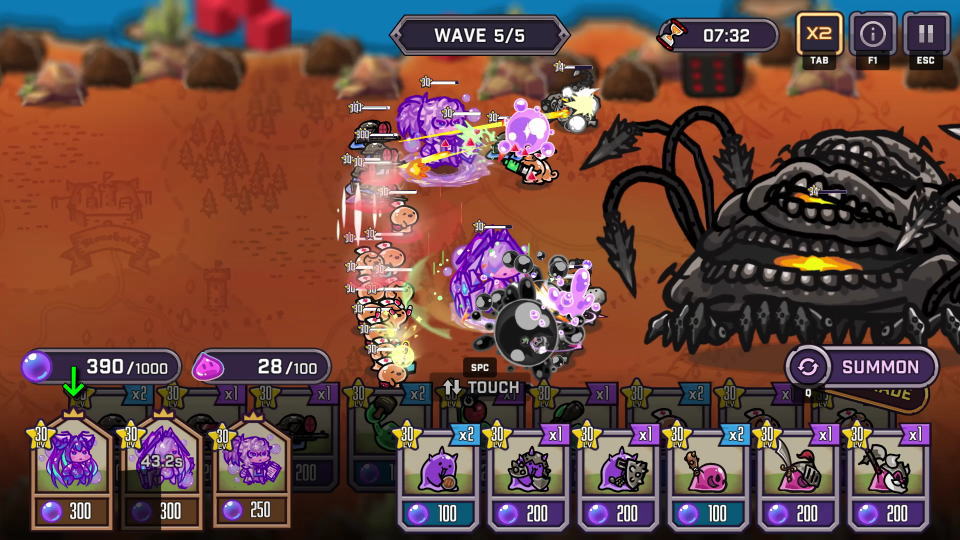Summon the pink slime with wooden club
The image size is (960, 540).
tap(710, 475)
